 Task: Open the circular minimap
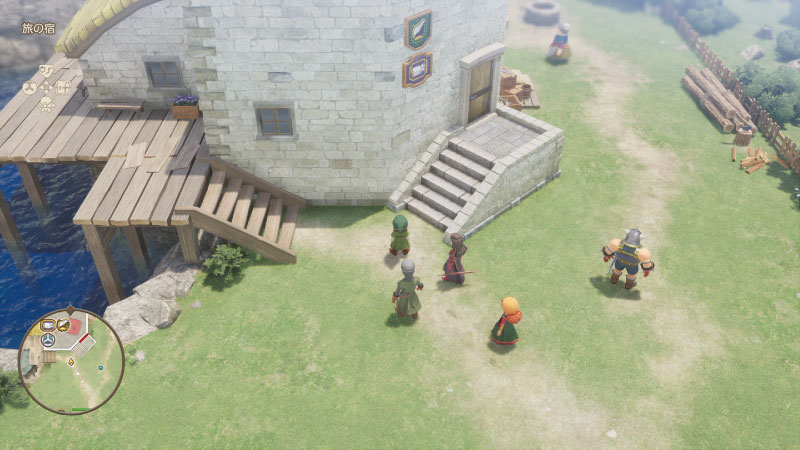[71, 360]
